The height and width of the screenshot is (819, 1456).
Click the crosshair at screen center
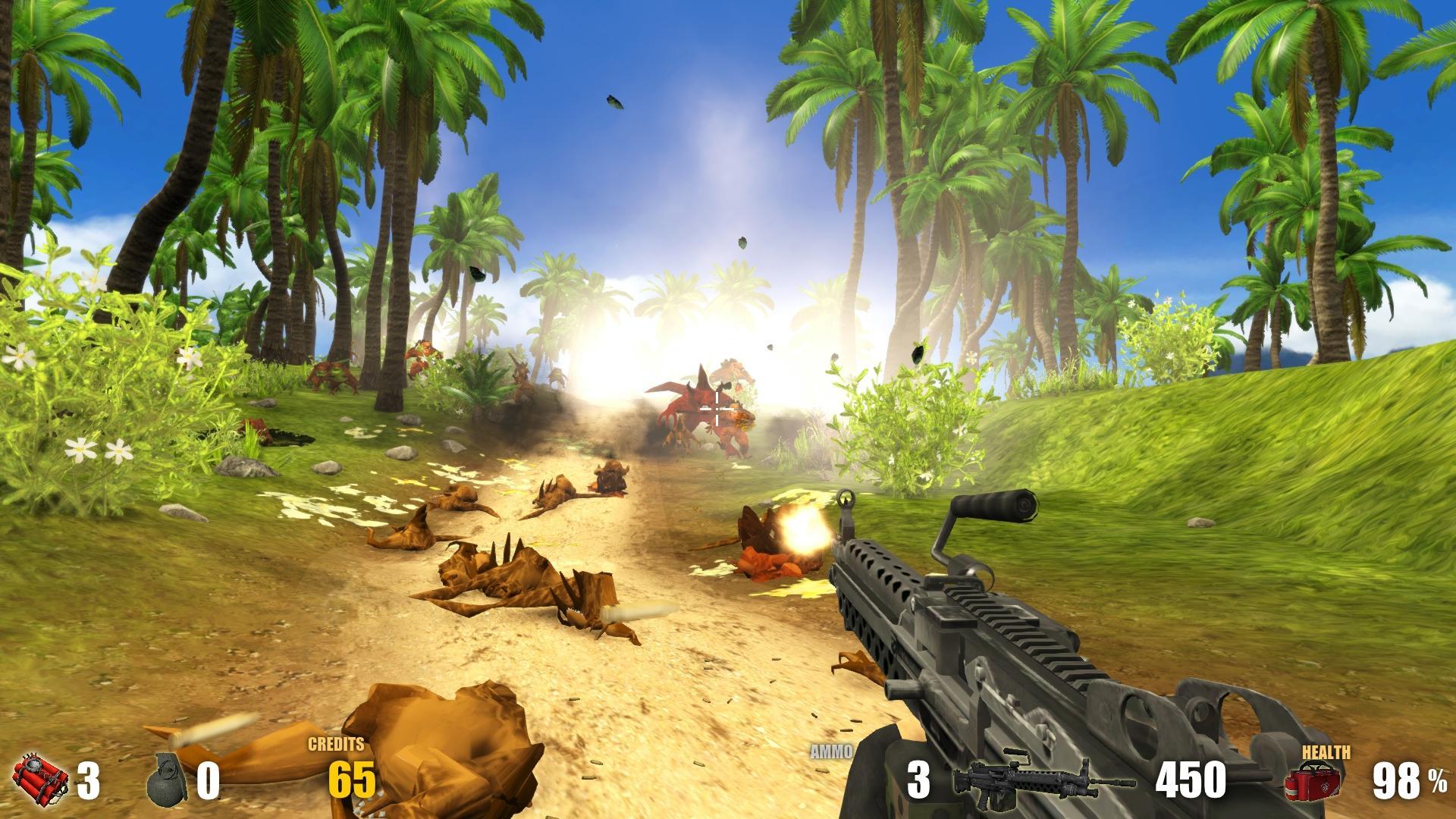[715, 407]
